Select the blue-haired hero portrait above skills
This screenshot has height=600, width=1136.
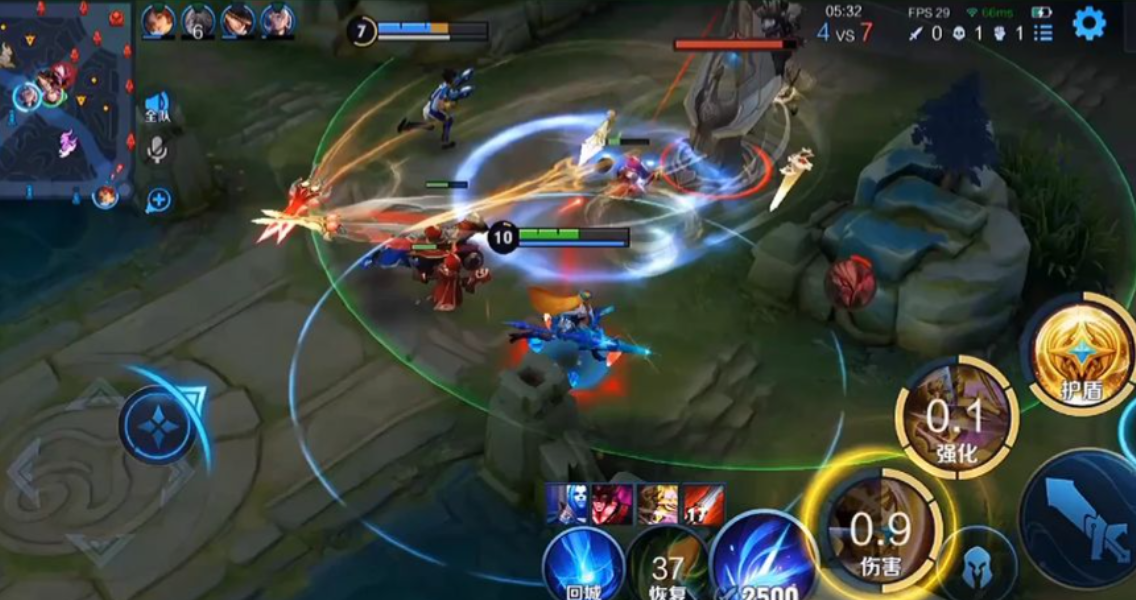tap(567, 504)
